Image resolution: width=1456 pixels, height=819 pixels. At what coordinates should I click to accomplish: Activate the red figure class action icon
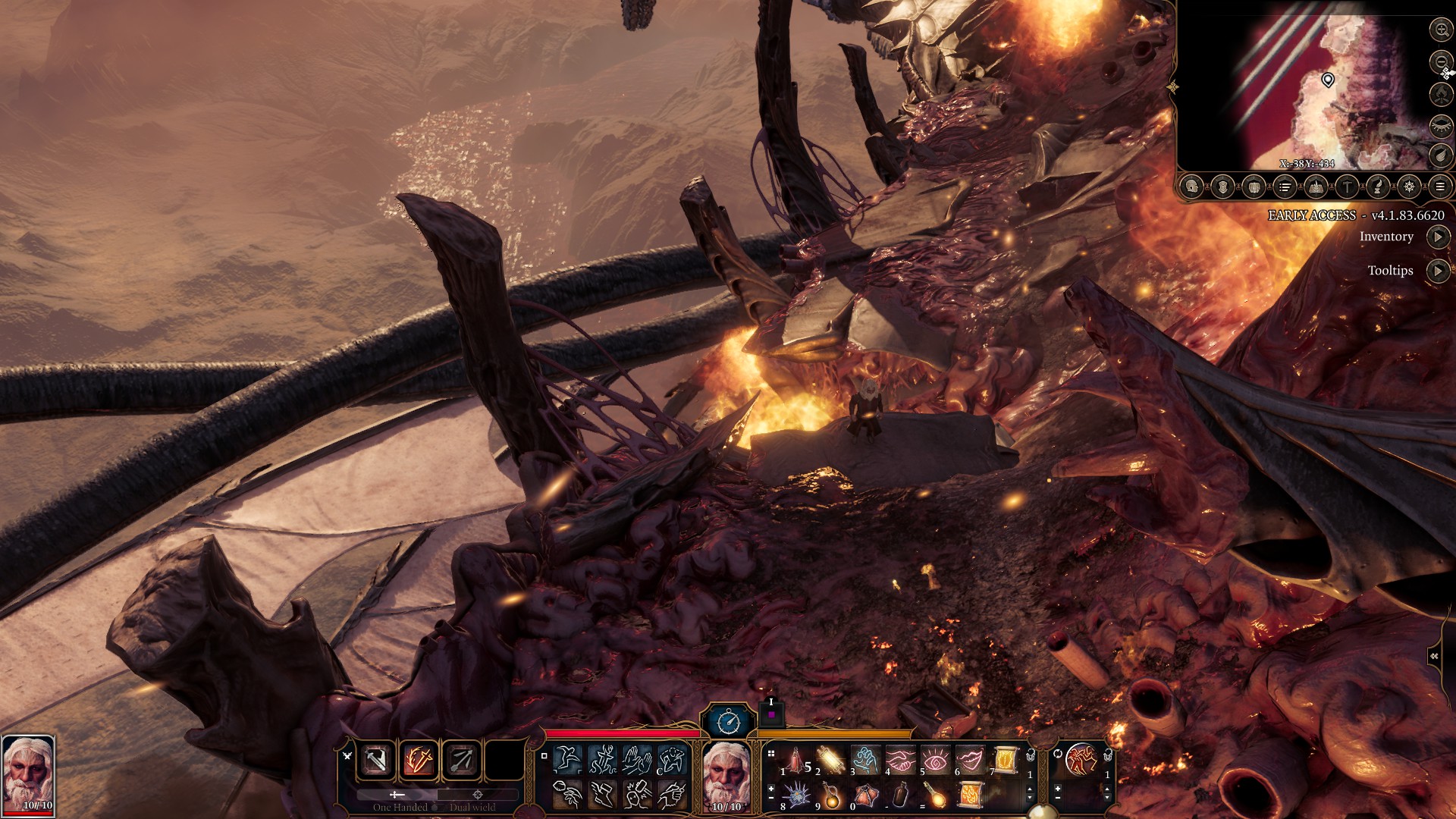(x=1081, y=759)
